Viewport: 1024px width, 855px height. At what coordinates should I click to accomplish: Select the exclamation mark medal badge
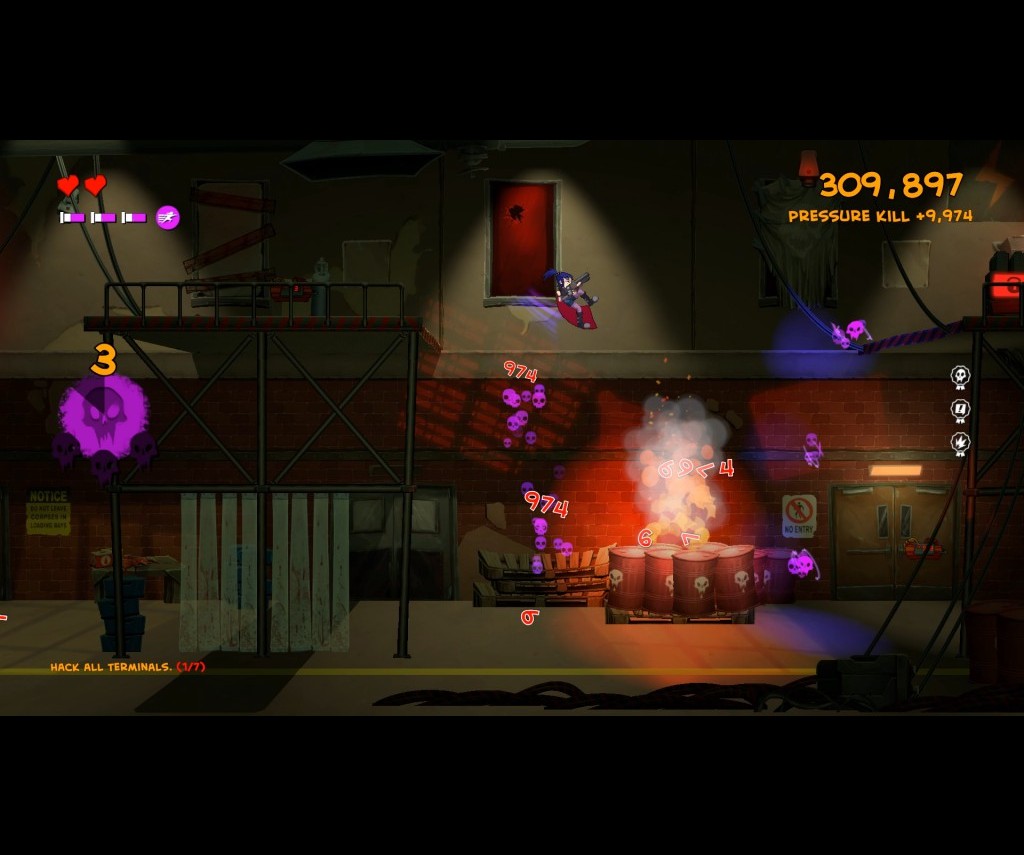(960, 410)
